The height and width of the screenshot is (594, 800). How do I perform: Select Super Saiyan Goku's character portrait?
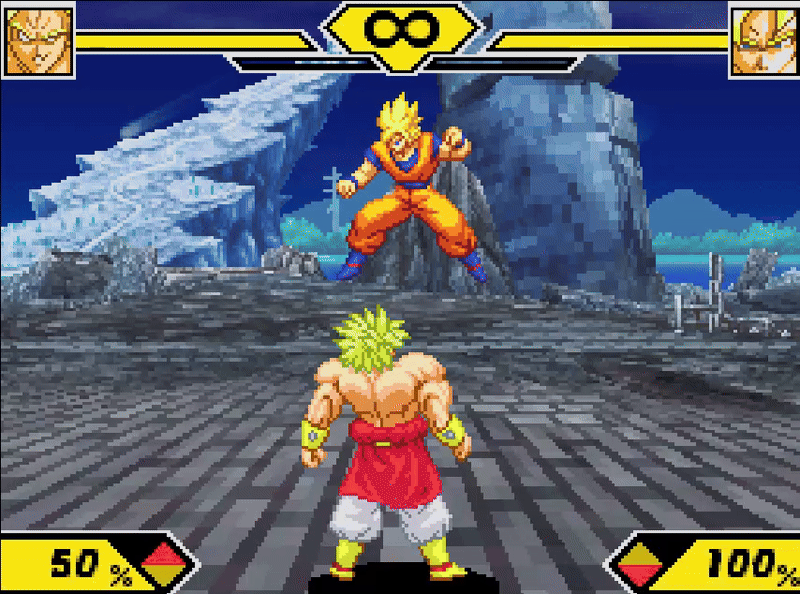[x=763, y=41]
